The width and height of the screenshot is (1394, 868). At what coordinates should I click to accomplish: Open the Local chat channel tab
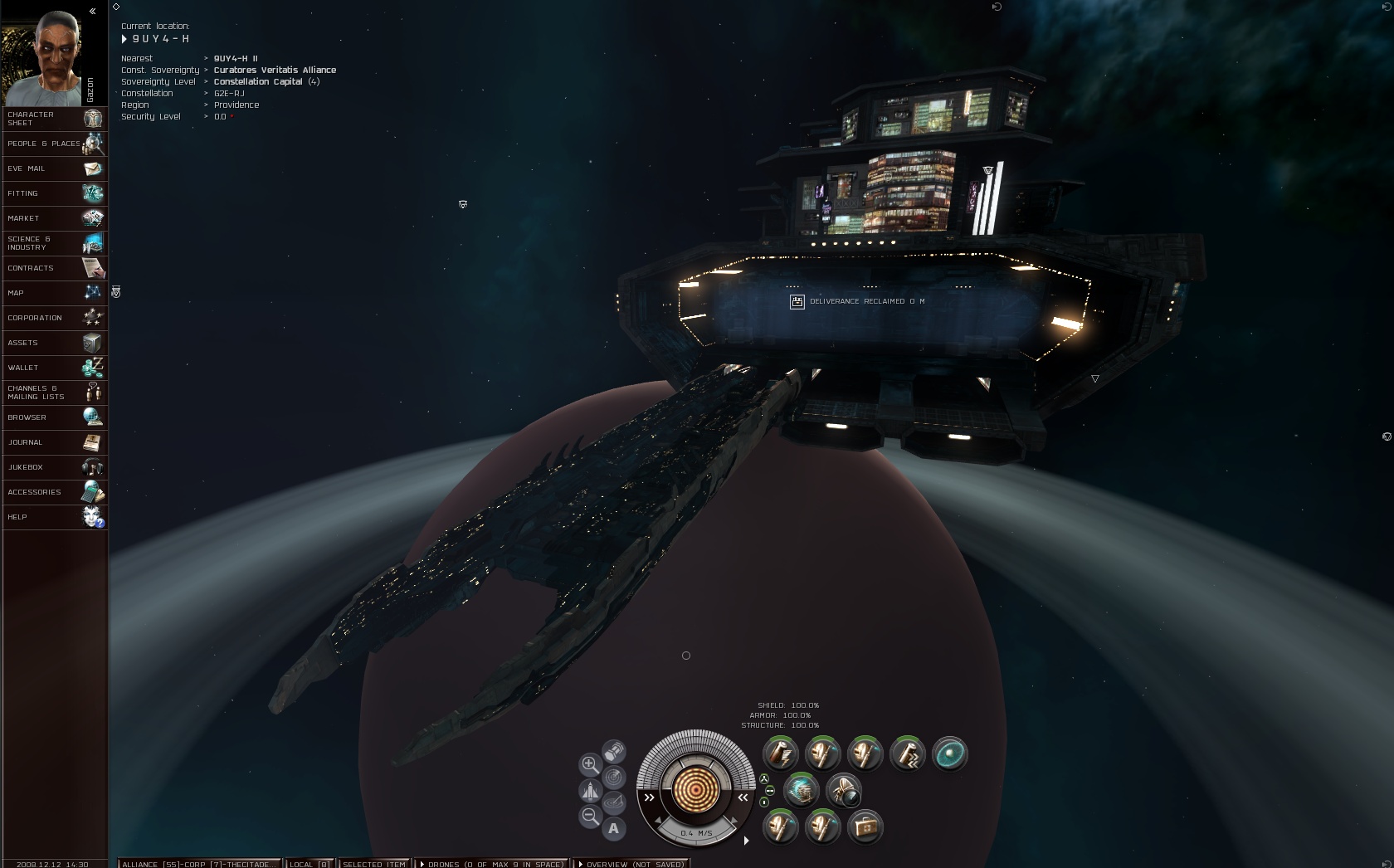point(310,863)
